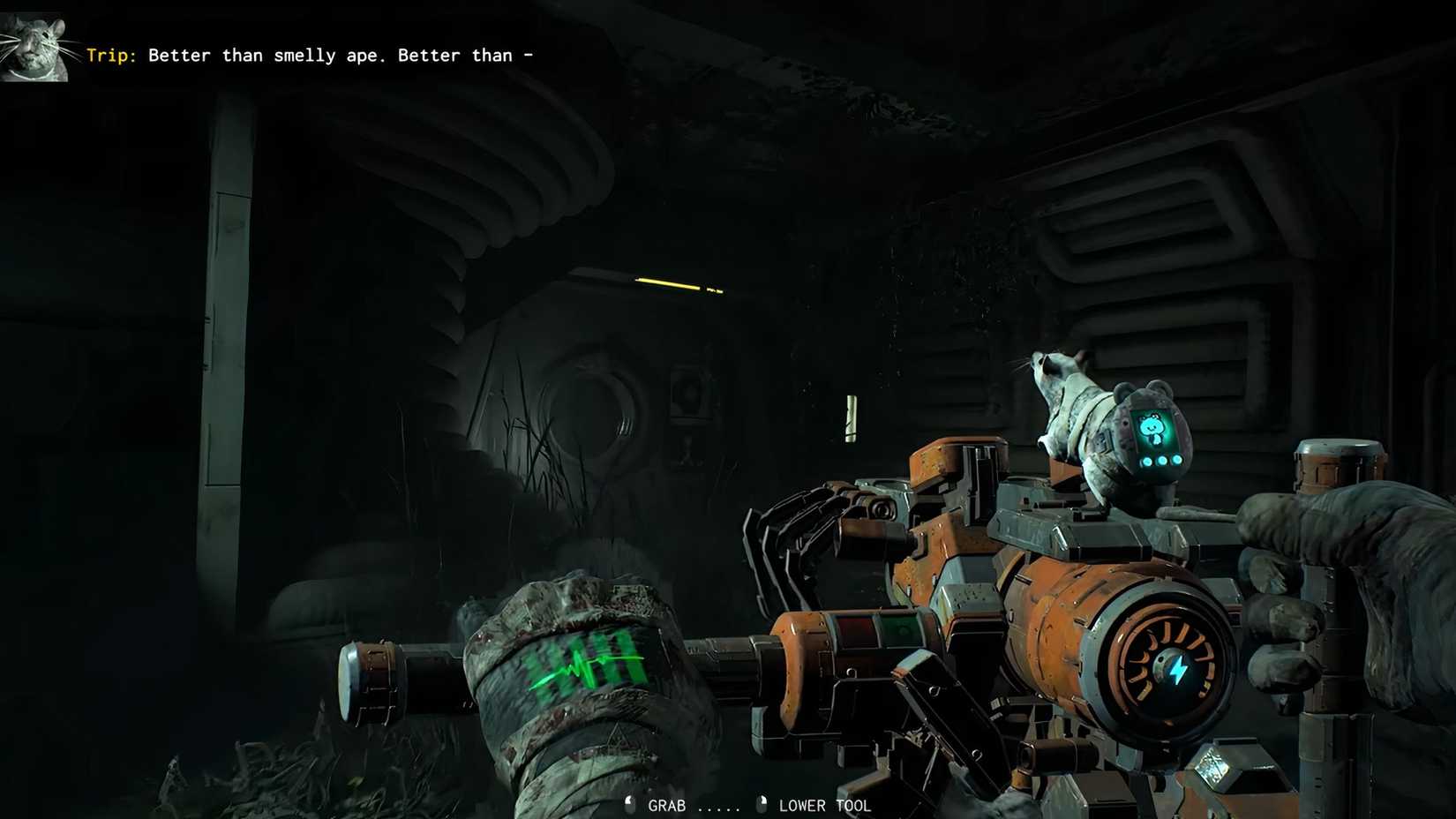The image size is (1456, 819).
Task: Select the right mouse icon beside LOWER TOOL
Action: pos(761,804)
